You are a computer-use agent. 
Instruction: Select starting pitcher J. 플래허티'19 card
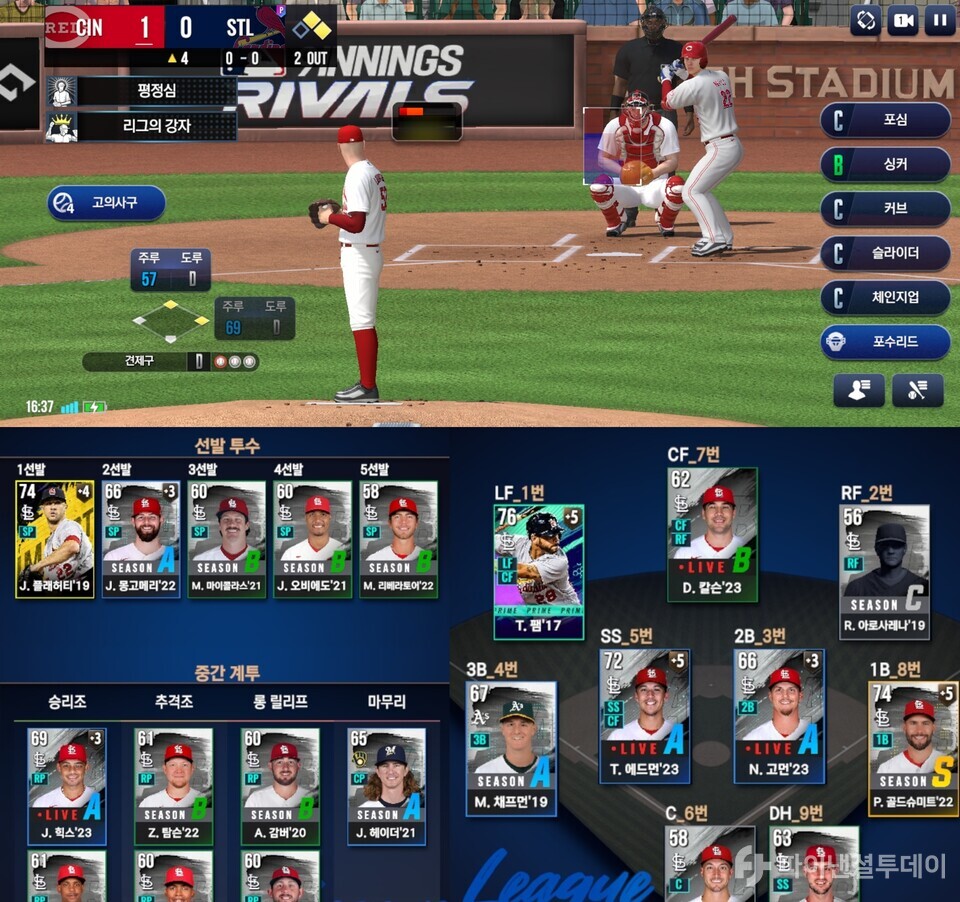pyautogui.click(x=55, y=539)
